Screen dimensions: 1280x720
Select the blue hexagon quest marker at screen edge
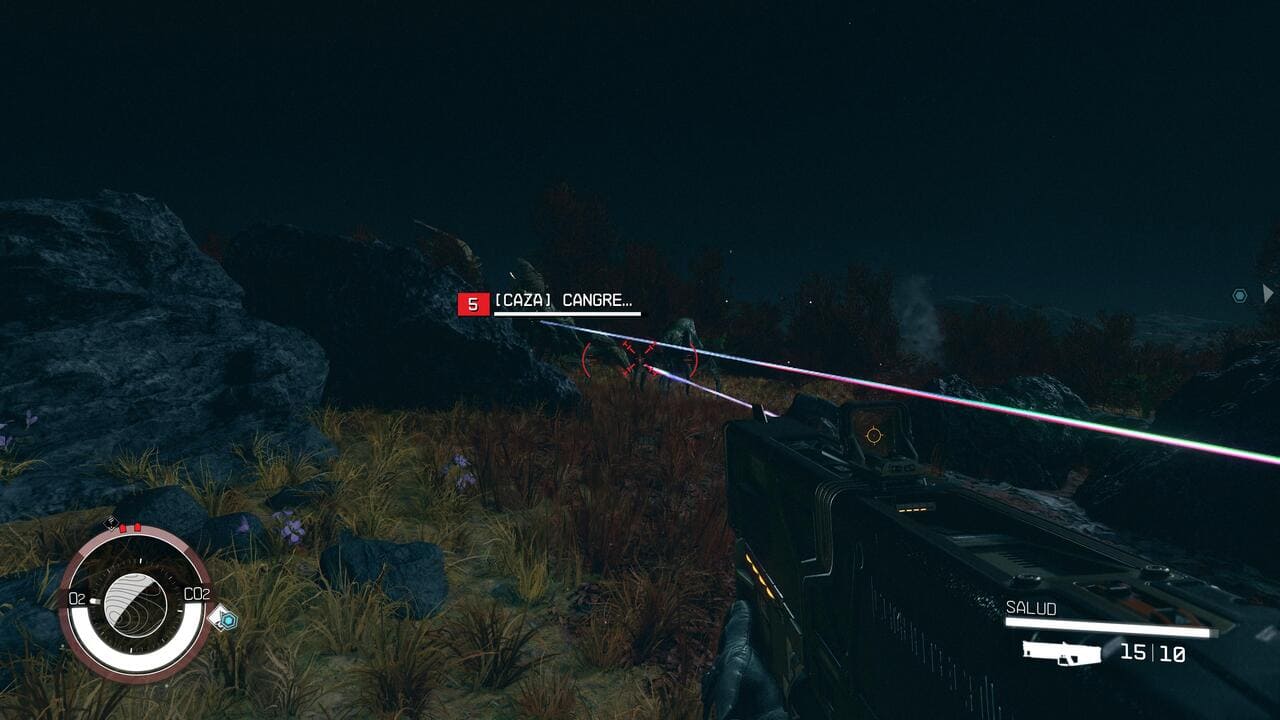[1240, 295]
